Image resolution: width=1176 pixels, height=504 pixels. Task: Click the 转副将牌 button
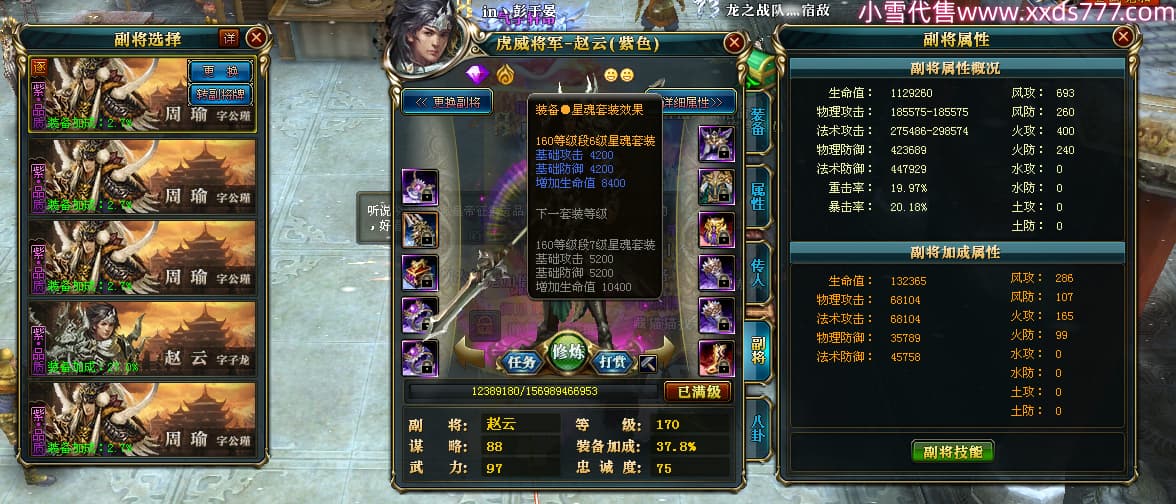pyautogui.click(x=220, y=94)
